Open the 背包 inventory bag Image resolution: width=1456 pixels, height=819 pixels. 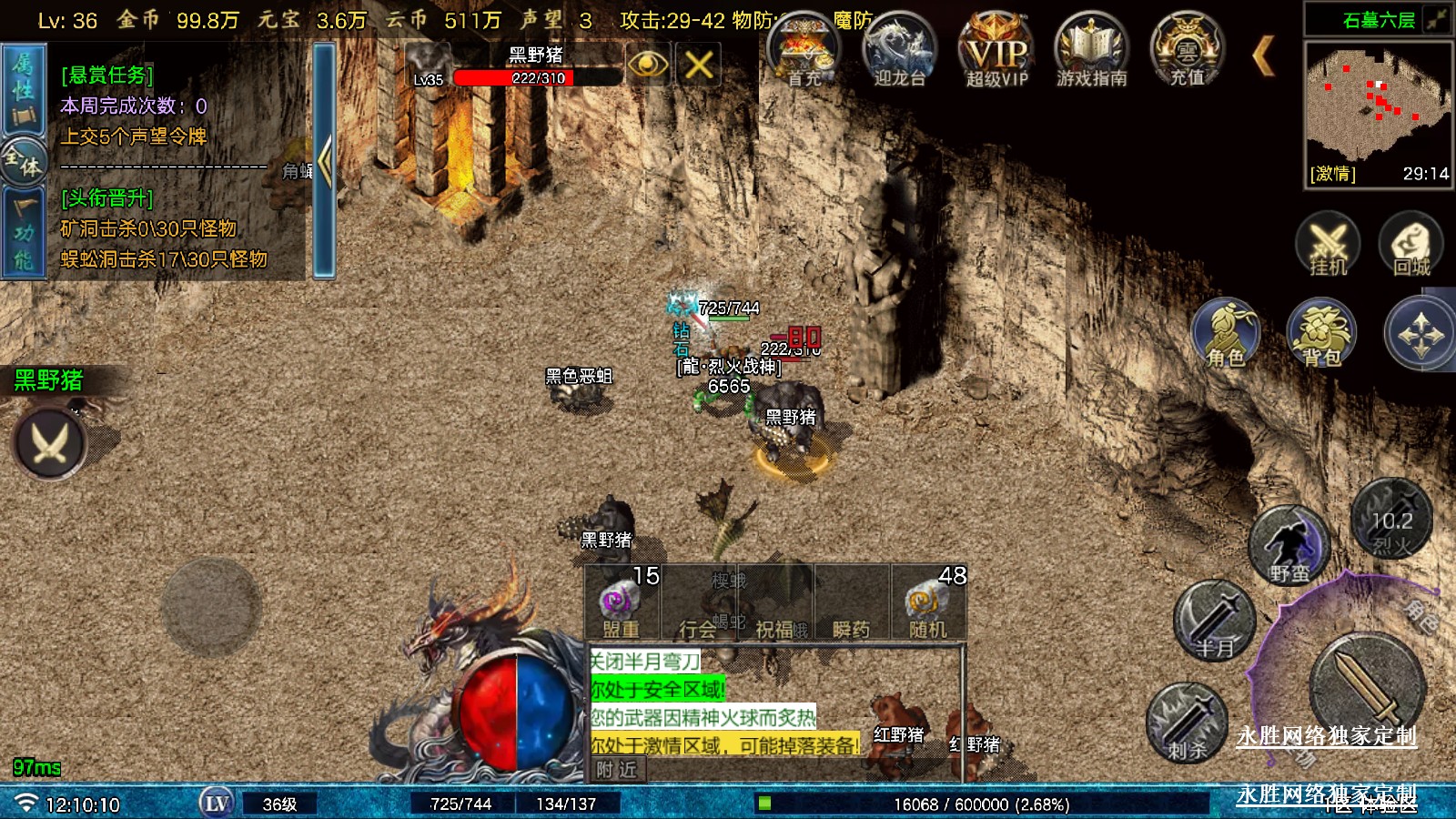pyautogui.click(x=1321, y=333)
